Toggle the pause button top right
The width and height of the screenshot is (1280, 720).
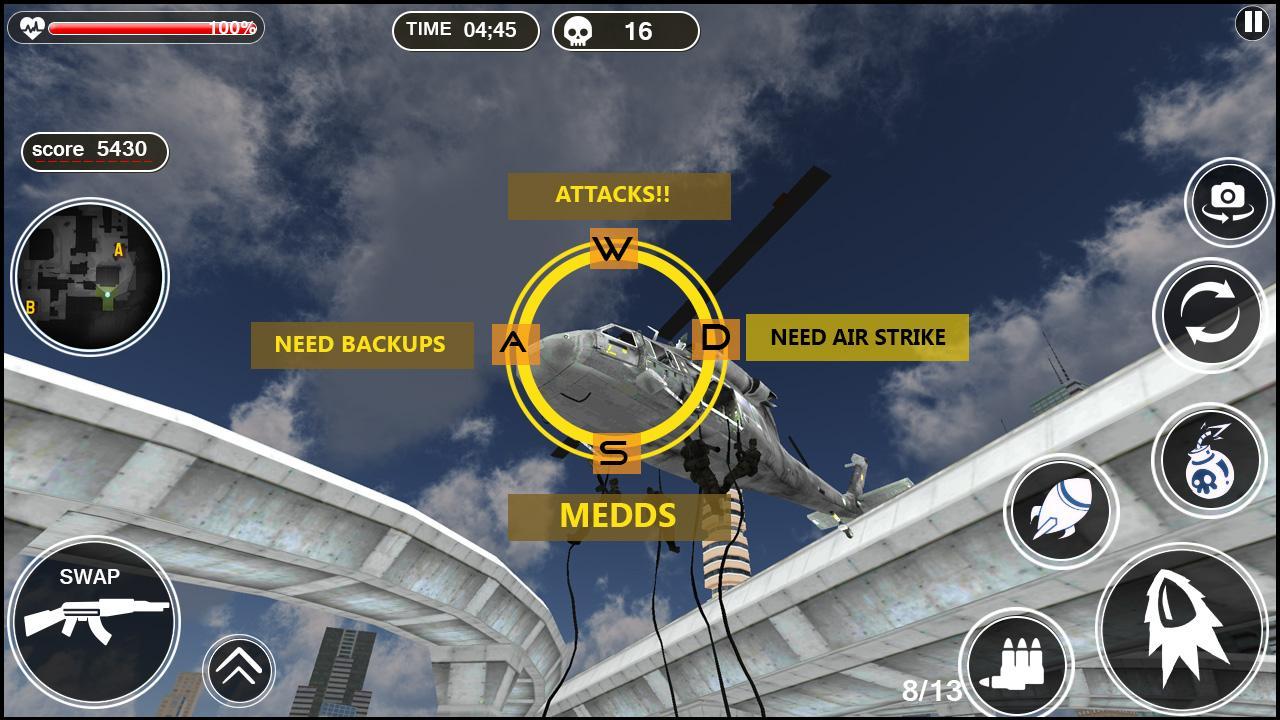click(1250, 23)
